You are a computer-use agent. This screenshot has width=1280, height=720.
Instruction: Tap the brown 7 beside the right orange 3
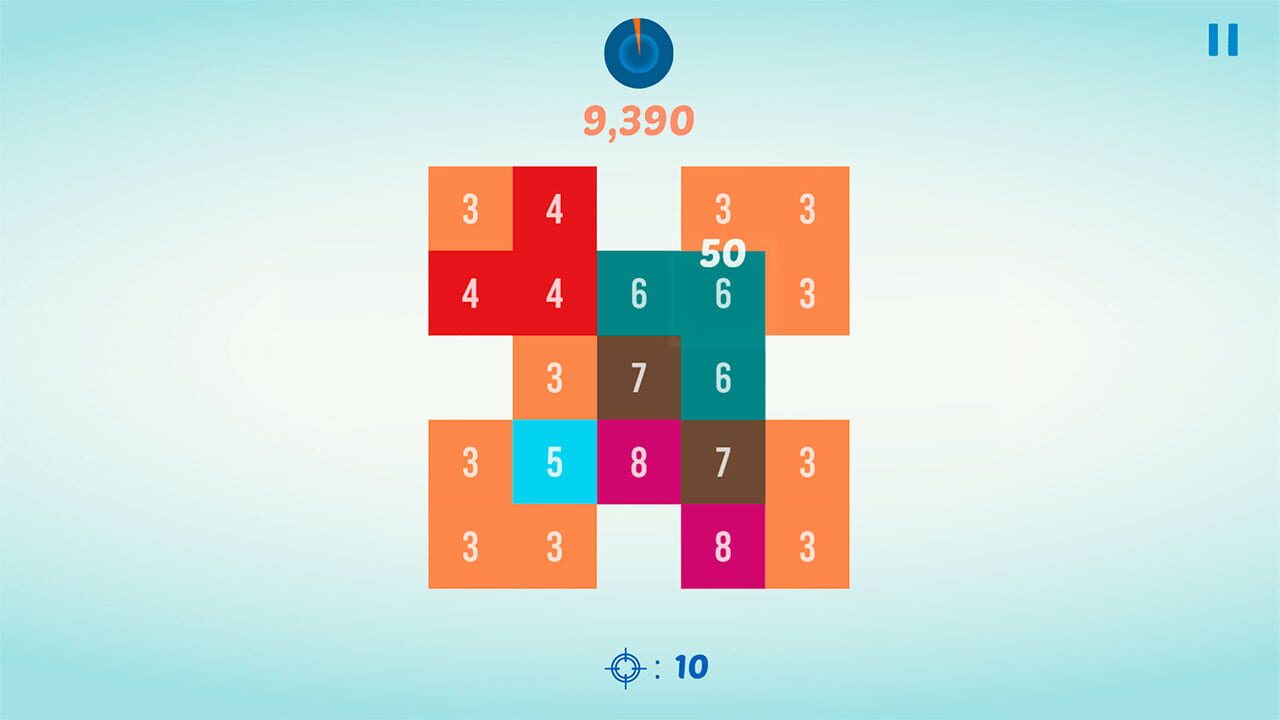(722, 461)
